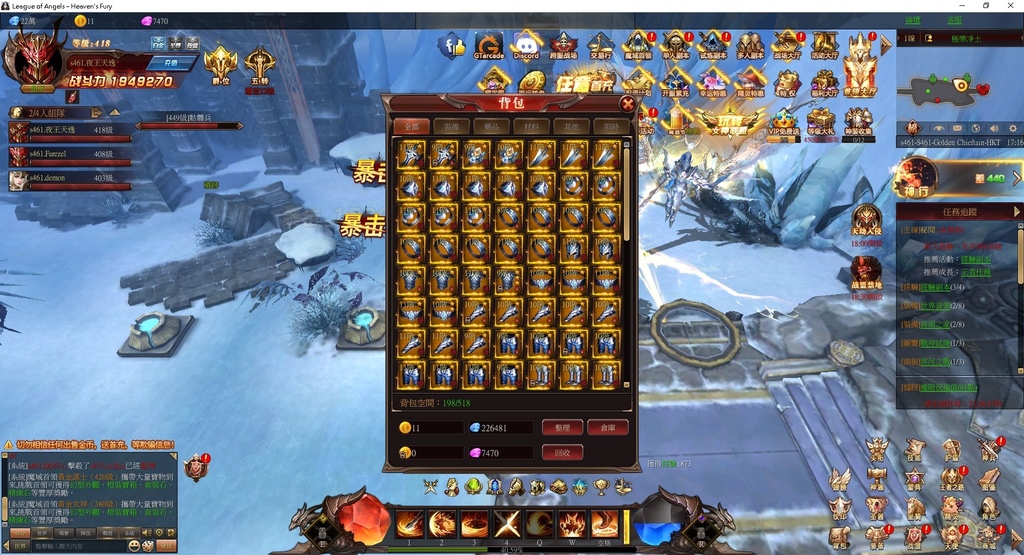1024x555 pixels.
Task: Open the VIP免費送 crown icon
Action: point(784,118)
